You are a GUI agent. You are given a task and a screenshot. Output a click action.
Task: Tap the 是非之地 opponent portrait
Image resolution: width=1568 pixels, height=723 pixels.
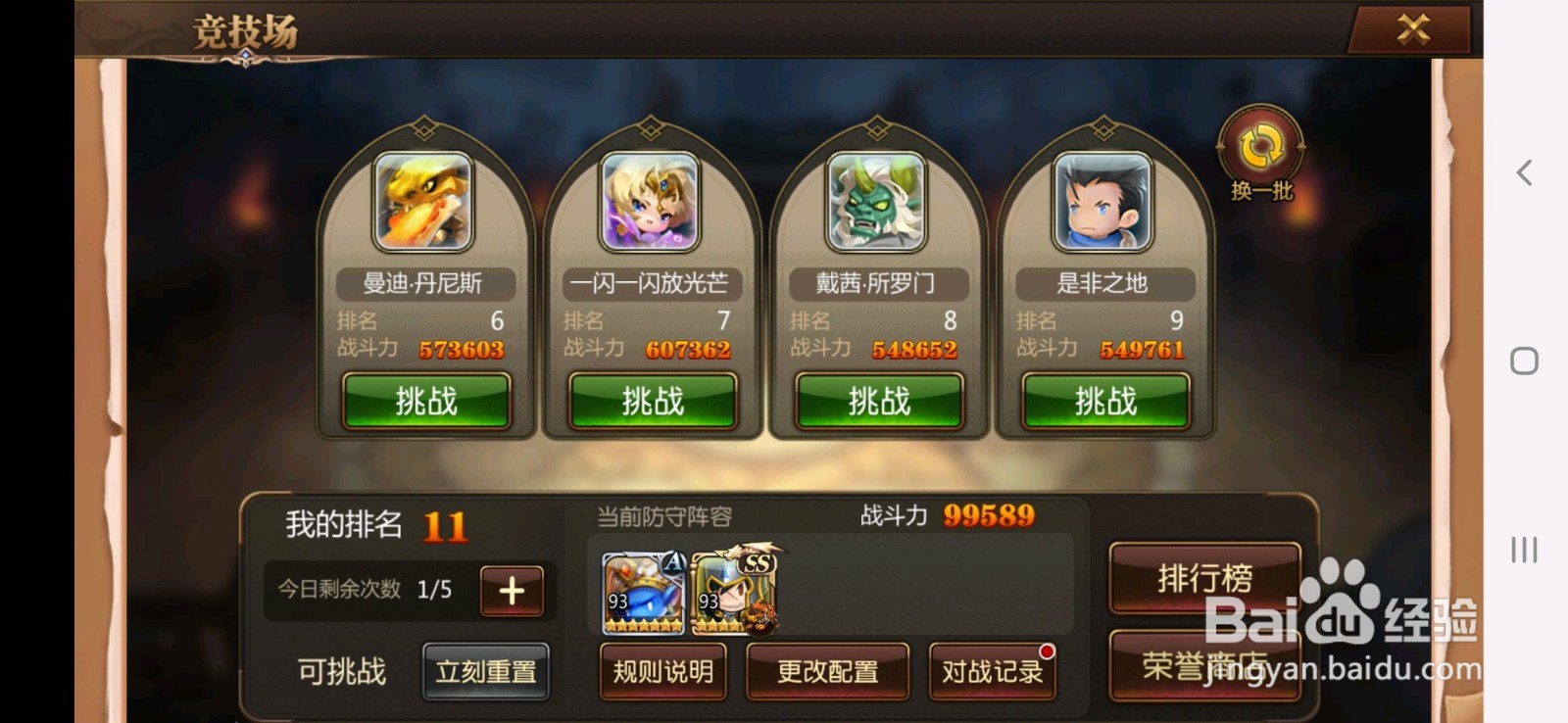1104,203
